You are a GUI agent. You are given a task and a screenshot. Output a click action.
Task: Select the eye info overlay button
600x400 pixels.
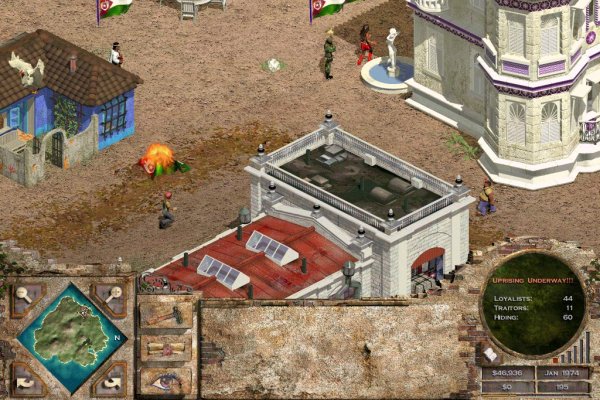pos(165,379)
